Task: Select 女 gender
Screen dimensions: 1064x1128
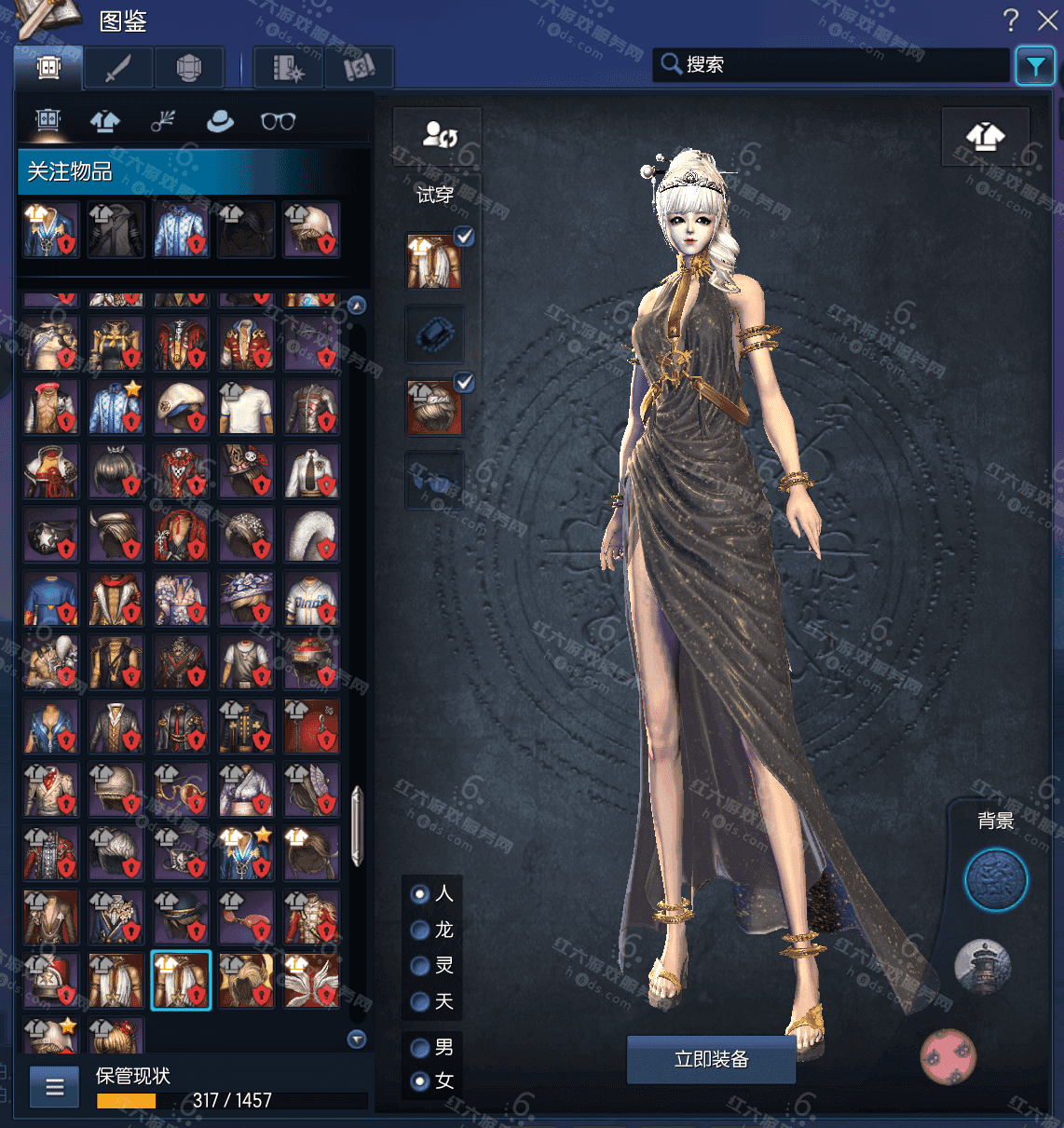Action: tap(420, 1081)
